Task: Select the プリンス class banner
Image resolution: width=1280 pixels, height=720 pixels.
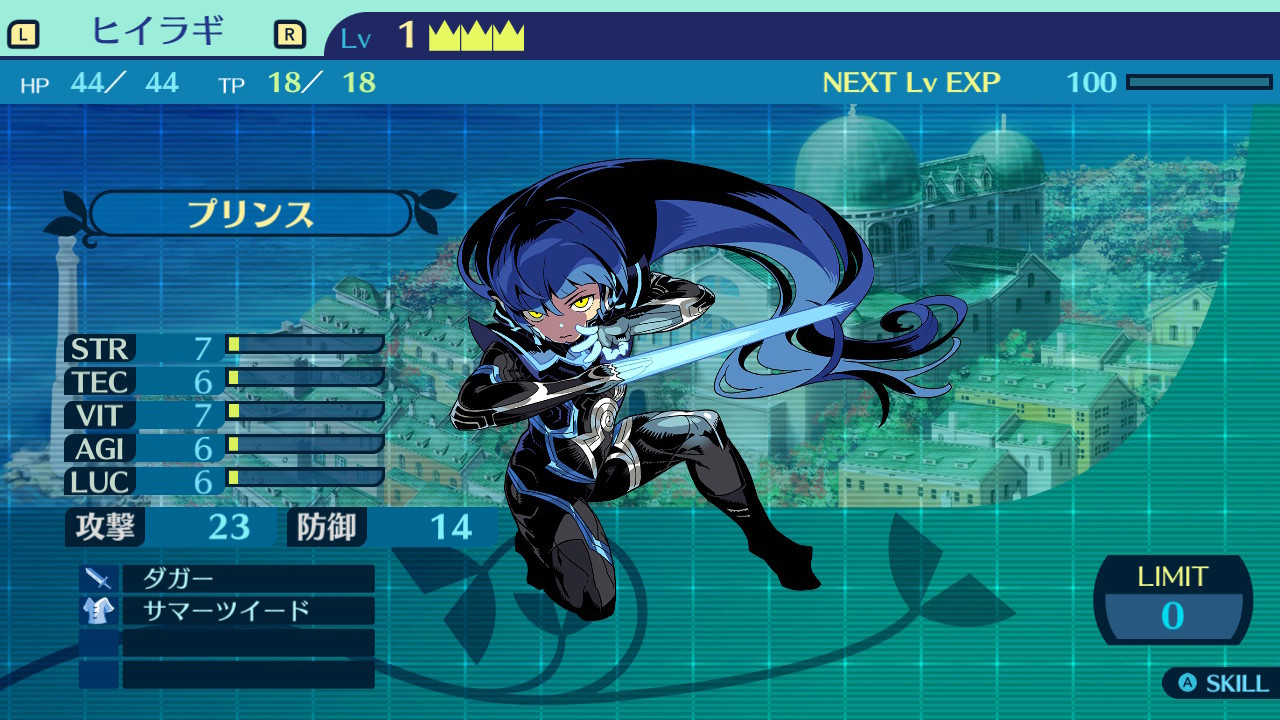Action: tap(250, 214)
